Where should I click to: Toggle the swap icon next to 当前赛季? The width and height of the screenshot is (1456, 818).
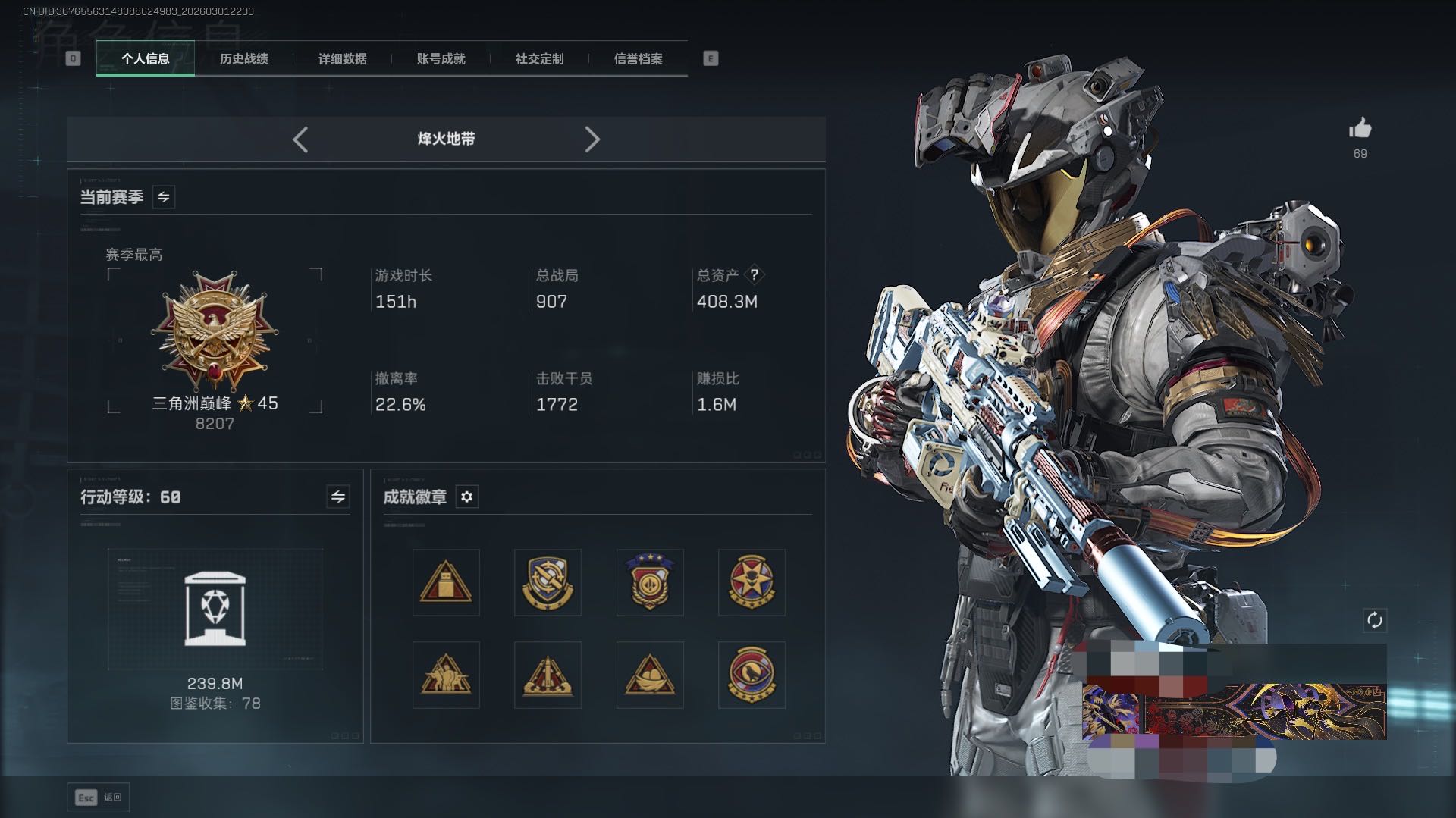click(x=163, y=197)
